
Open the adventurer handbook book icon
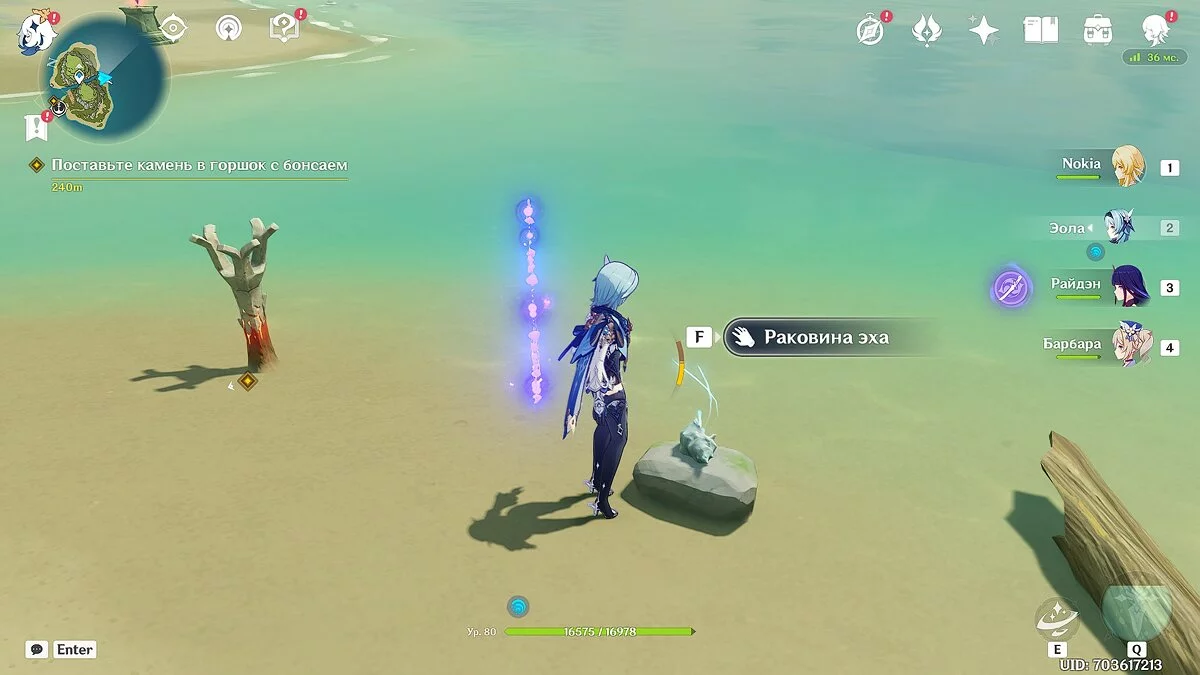pyautogui.click(x=1040, y=30)
